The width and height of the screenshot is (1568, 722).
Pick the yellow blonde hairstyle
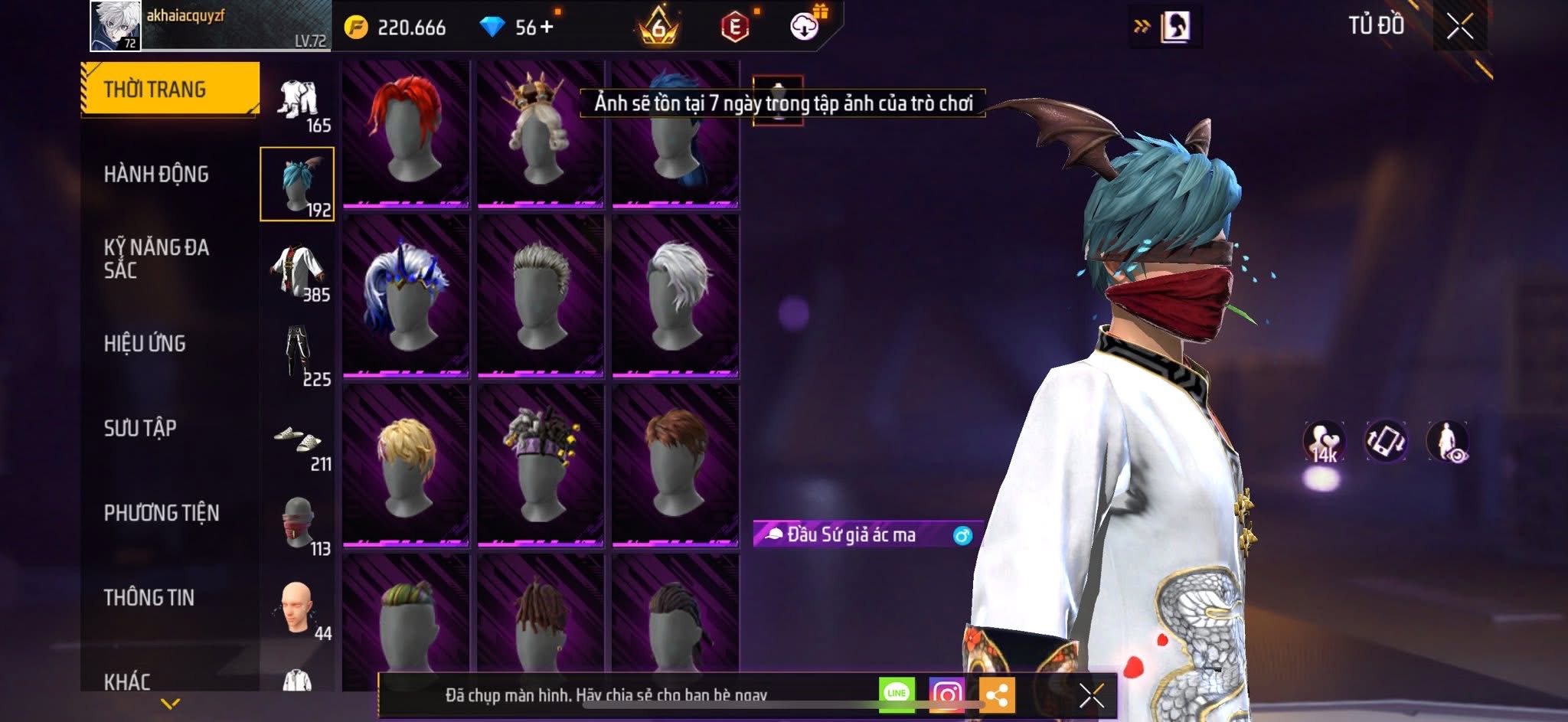pyautogui.click(x=405, y=466)
